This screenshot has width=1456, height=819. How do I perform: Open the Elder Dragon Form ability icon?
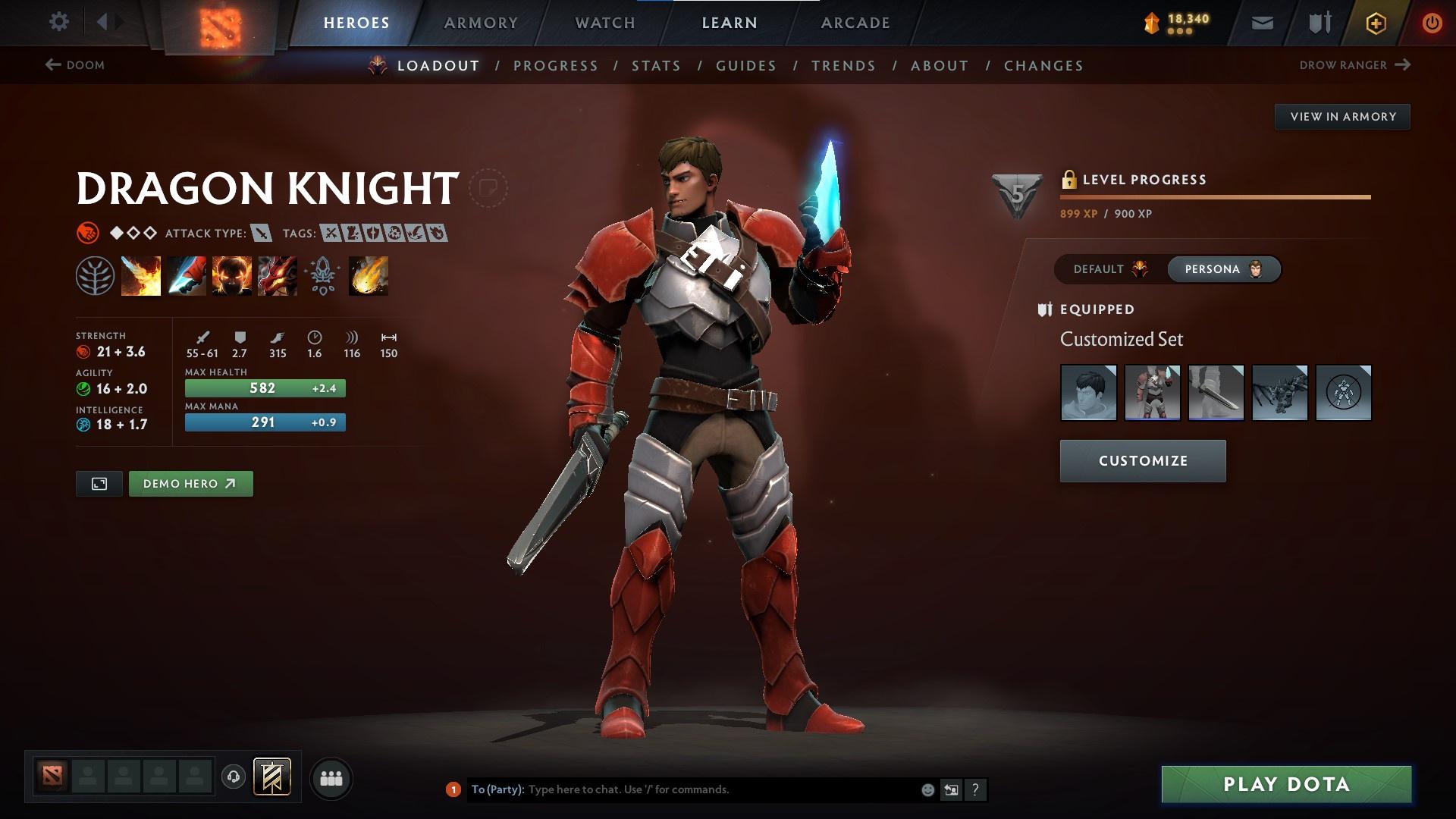277,275
